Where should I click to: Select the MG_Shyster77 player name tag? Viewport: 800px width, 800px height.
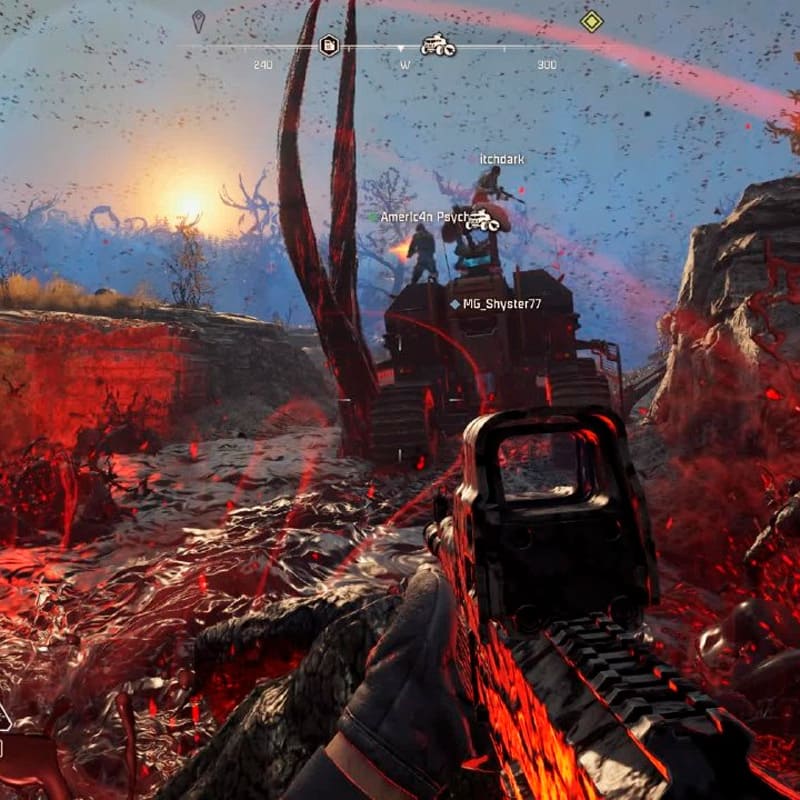coord(501,304)
